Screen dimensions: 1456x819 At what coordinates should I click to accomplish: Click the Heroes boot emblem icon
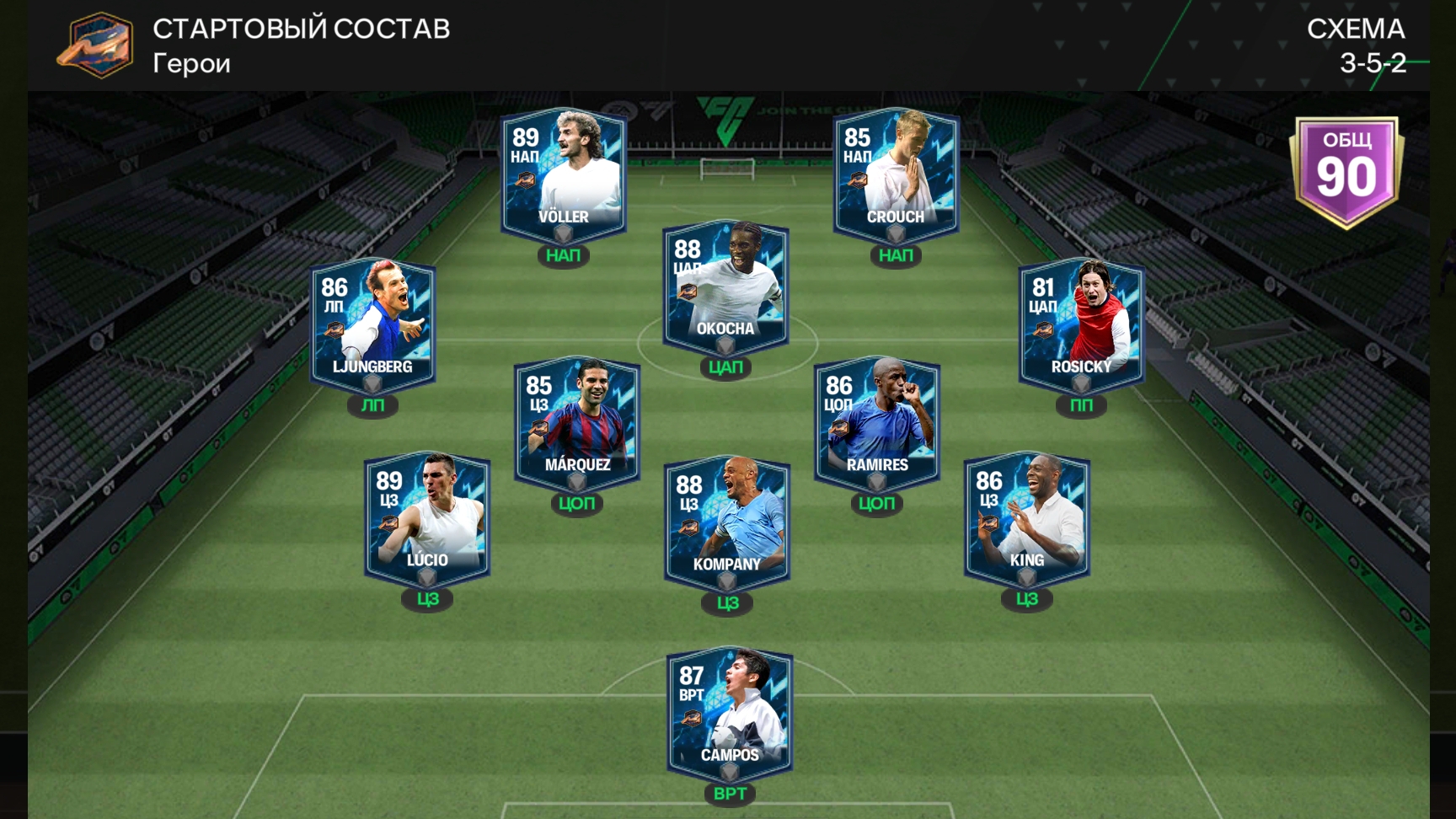pos(96,45)
